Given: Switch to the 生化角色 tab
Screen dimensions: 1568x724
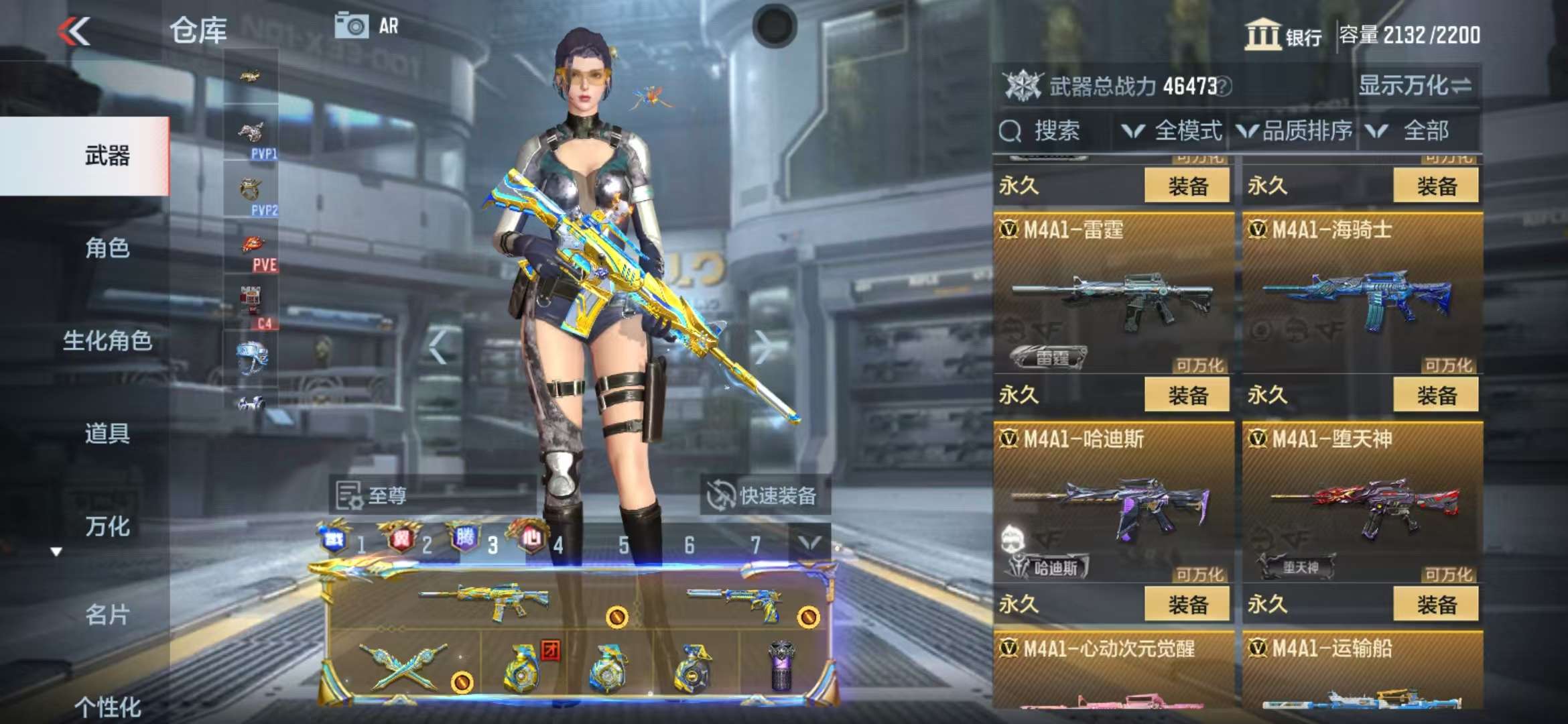Looking at the screenshot, I should click(x=107, y=341).
